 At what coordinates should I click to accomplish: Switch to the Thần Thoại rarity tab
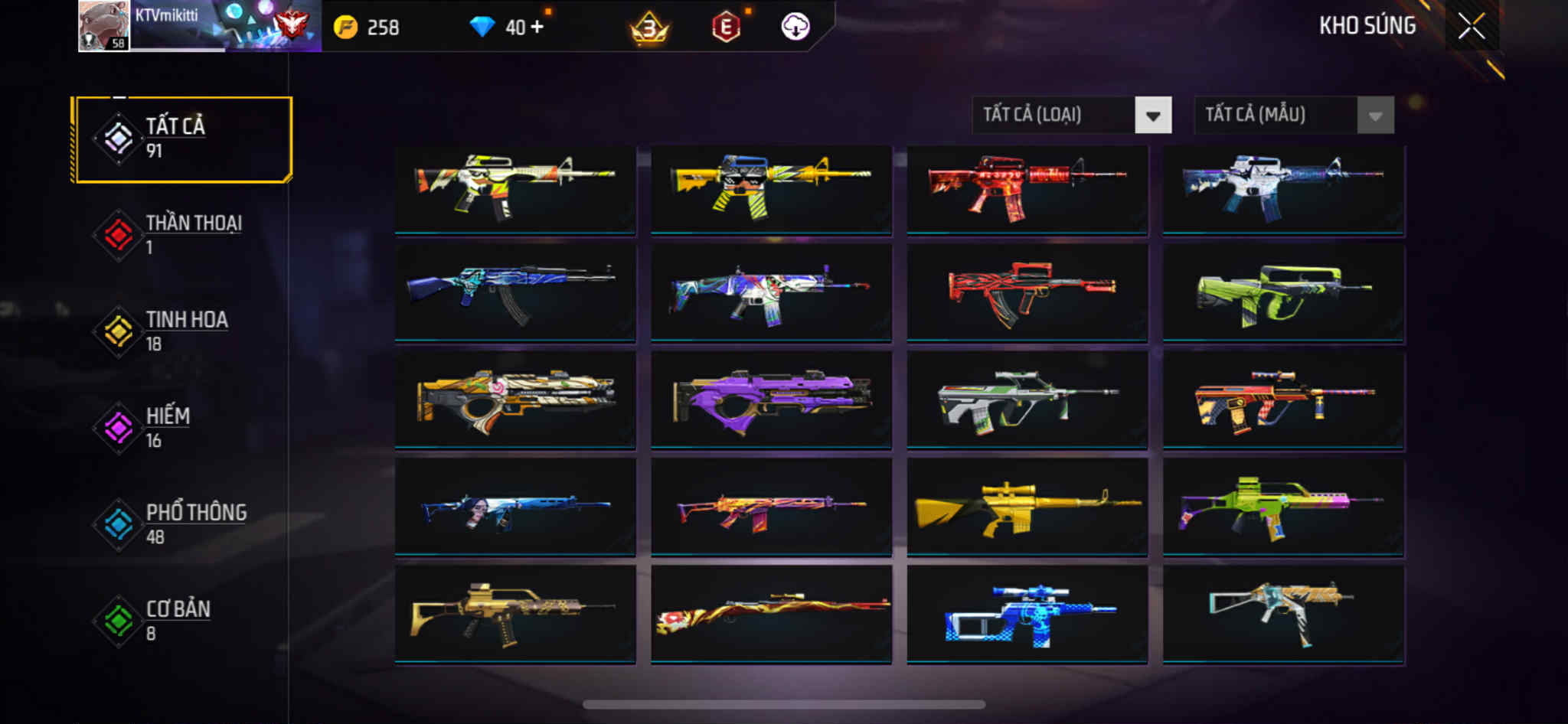click(182, 235)
